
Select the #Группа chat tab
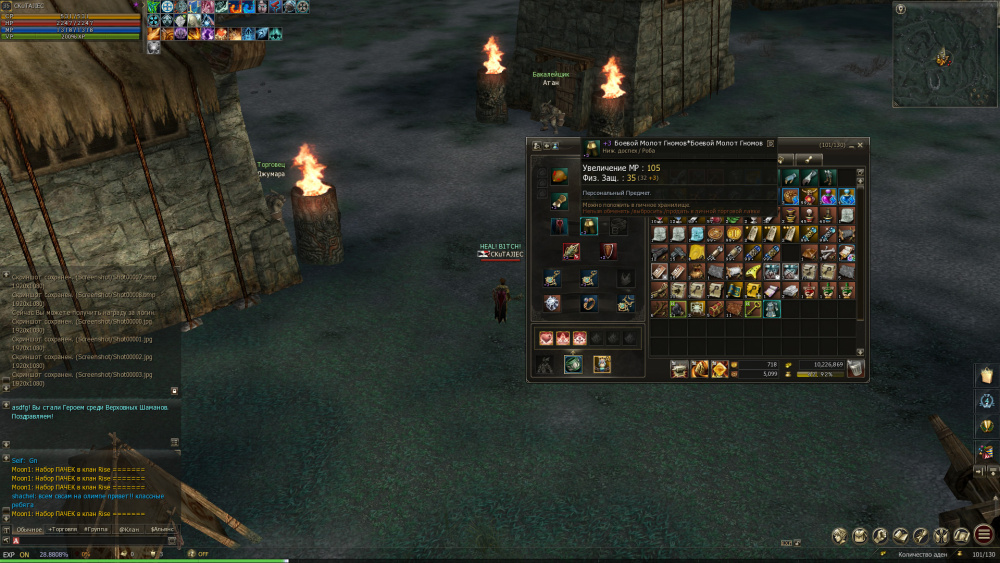[96, 528]
